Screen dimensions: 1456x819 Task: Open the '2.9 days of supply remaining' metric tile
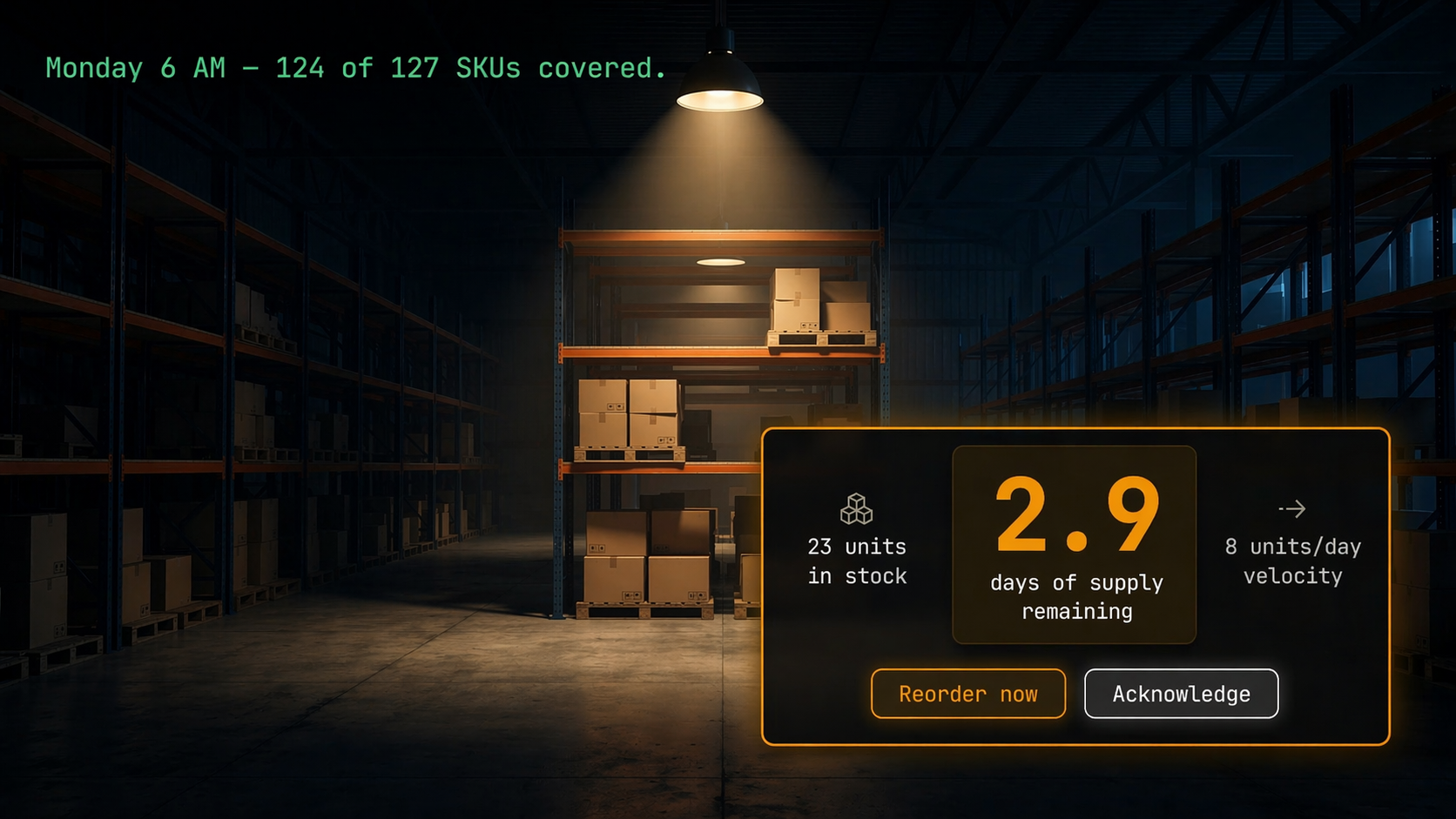1074,546
